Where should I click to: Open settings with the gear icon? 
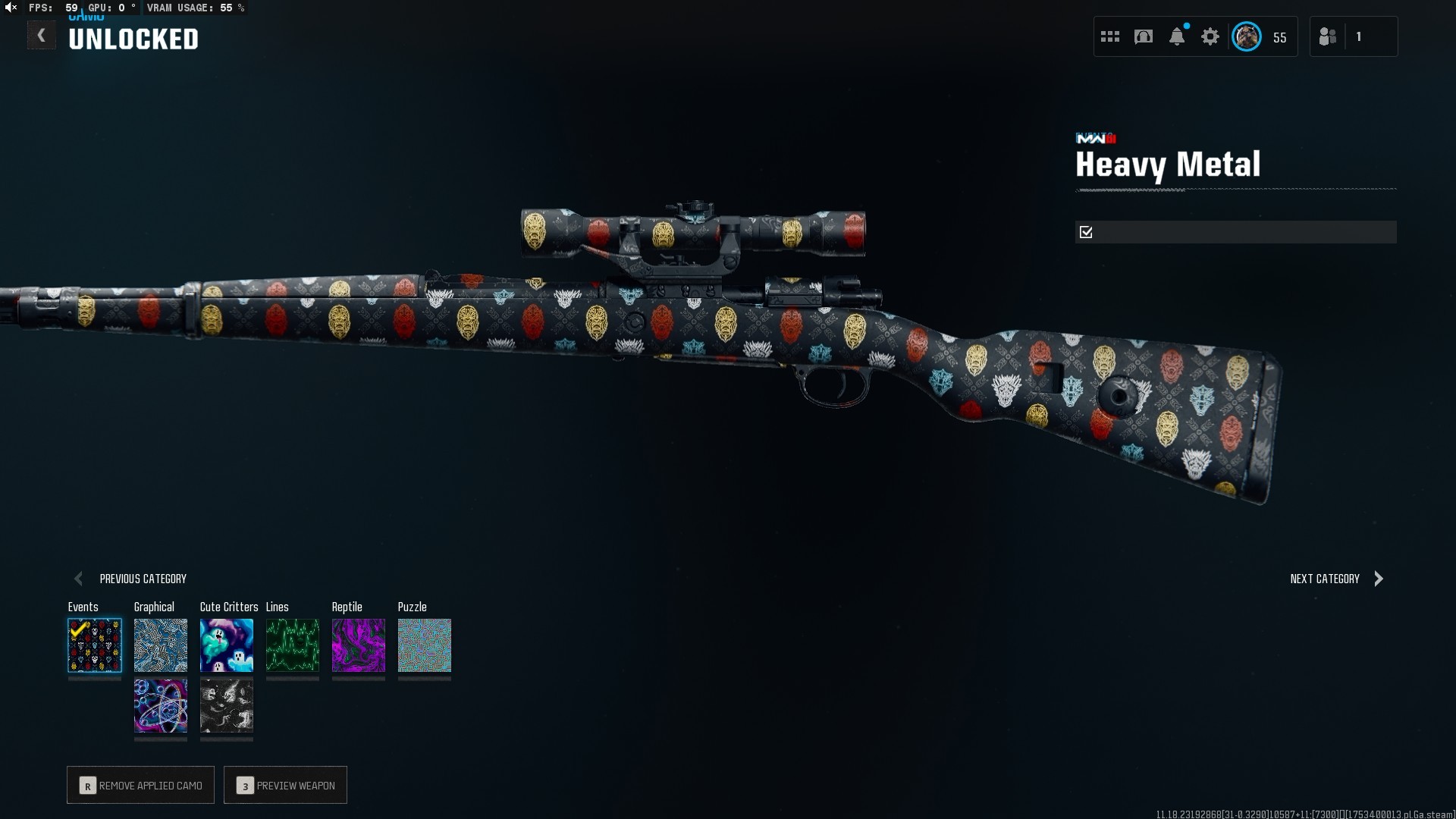tap(1210, 36)
